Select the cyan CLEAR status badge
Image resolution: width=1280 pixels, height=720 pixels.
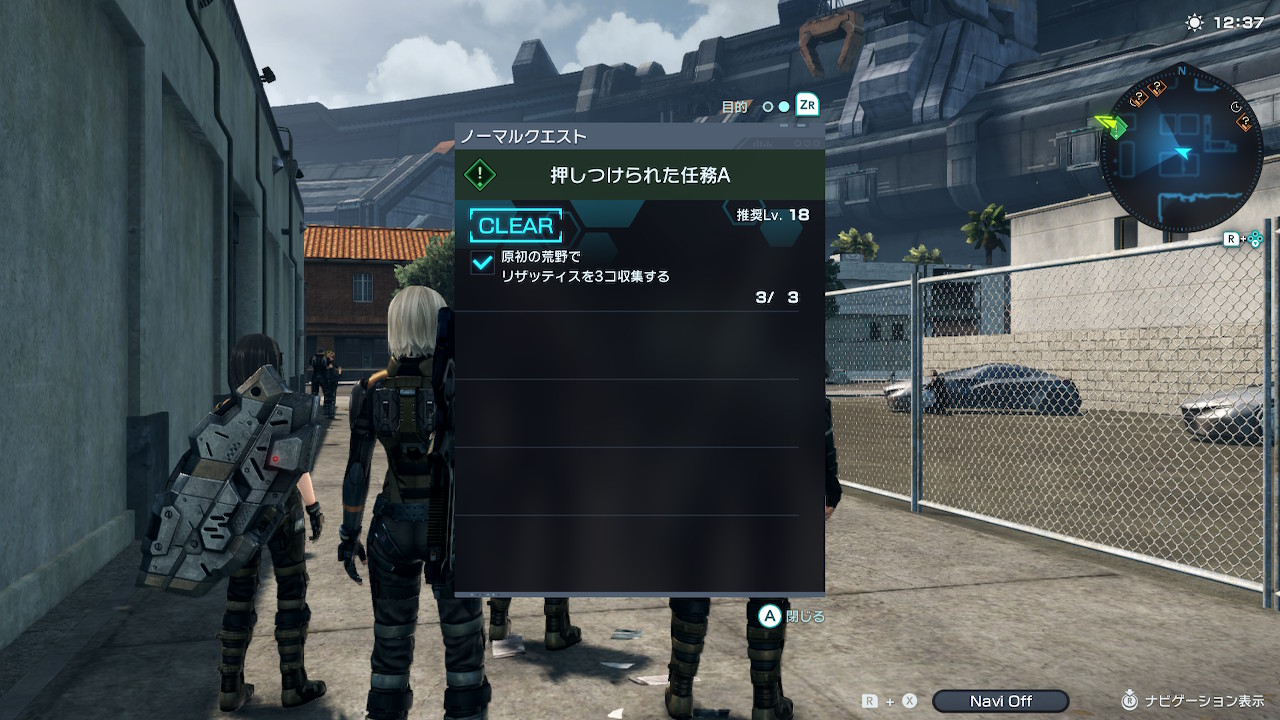(515, 226)
